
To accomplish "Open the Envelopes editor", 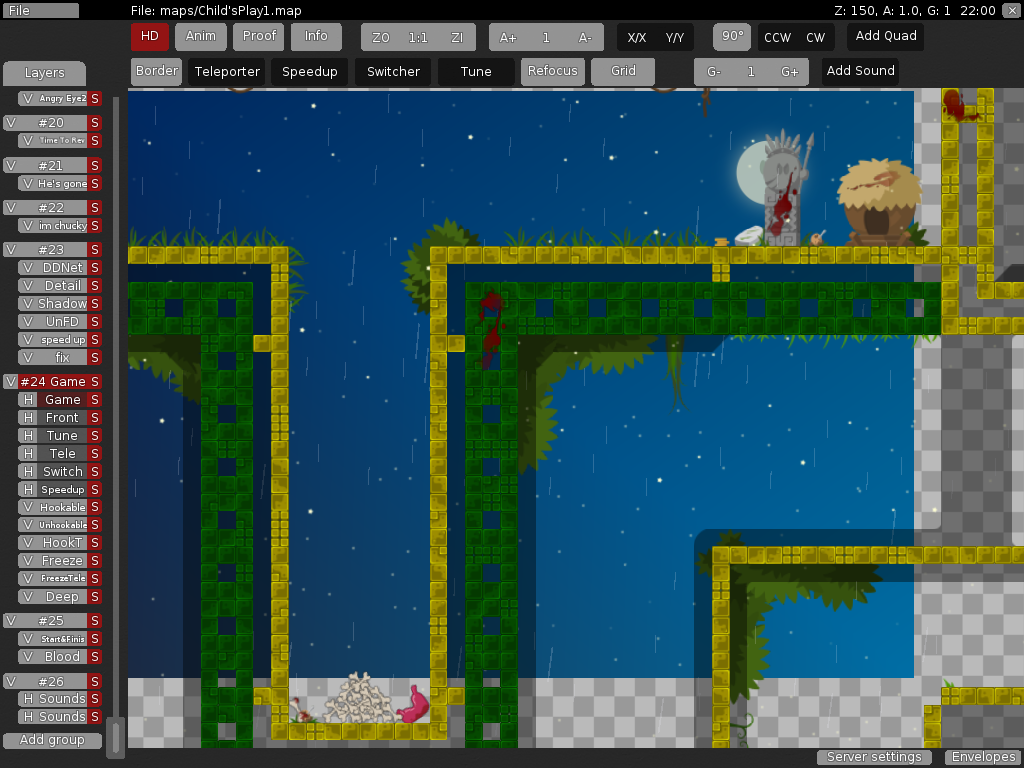I will (984, 757).
